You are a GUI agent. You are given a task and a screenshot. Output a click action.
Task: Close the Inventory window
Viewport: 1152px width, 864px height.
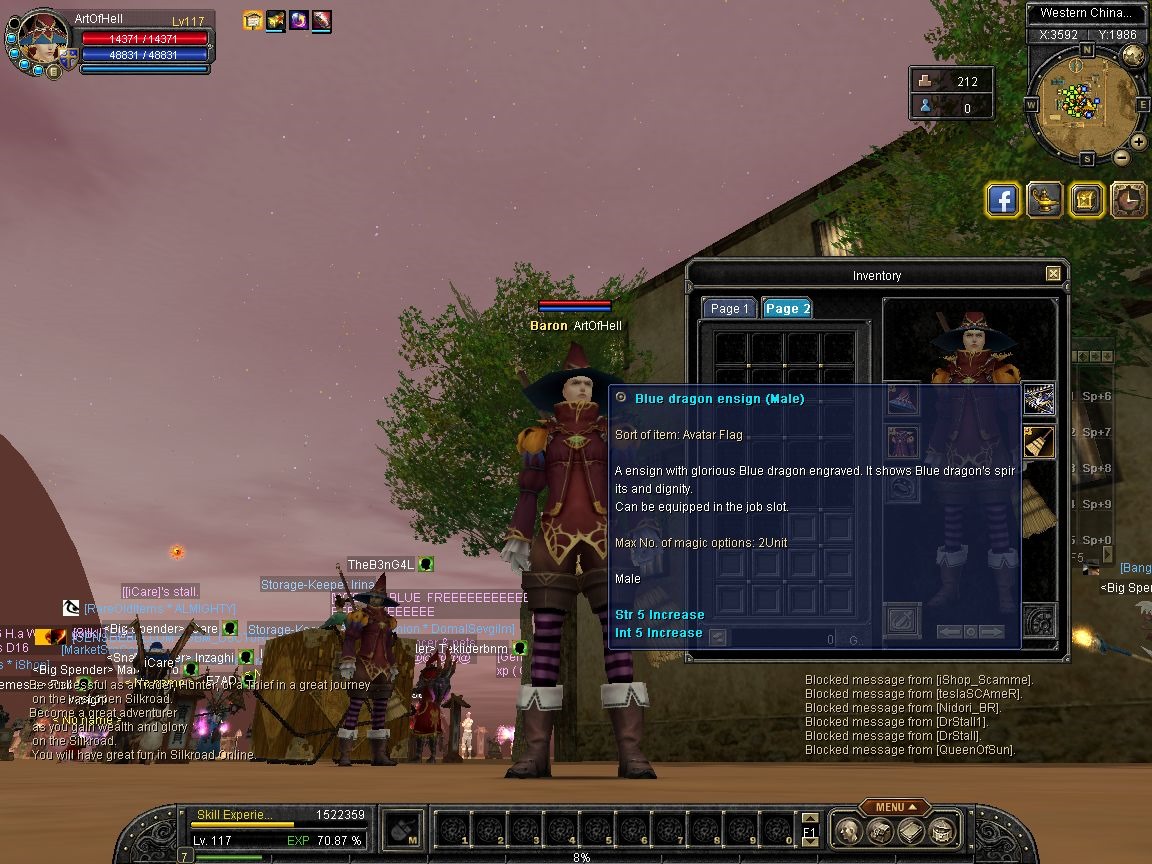coord(1053,274)
